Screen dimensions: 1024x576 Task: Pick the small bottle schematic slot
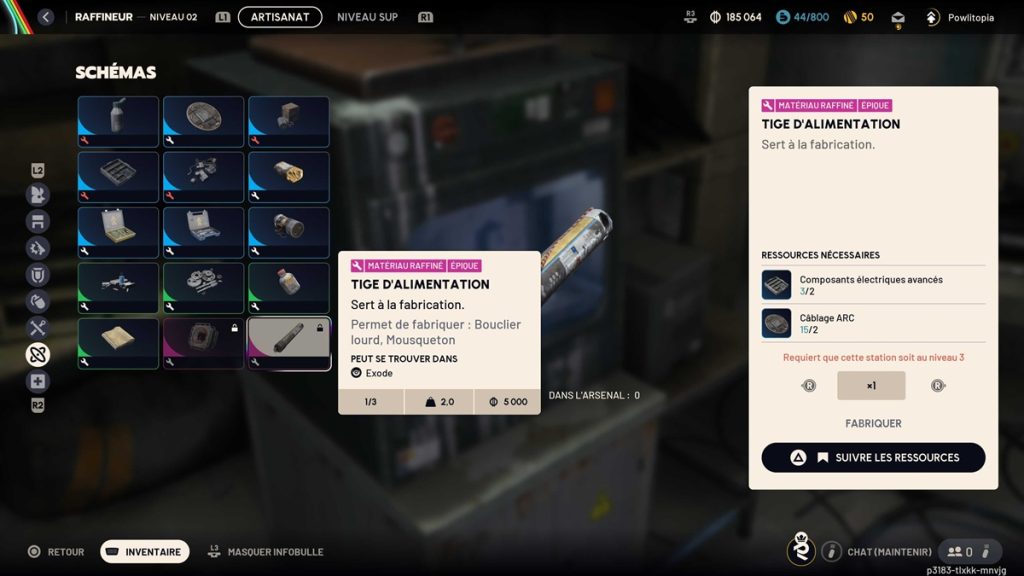[x=289, y=288]
